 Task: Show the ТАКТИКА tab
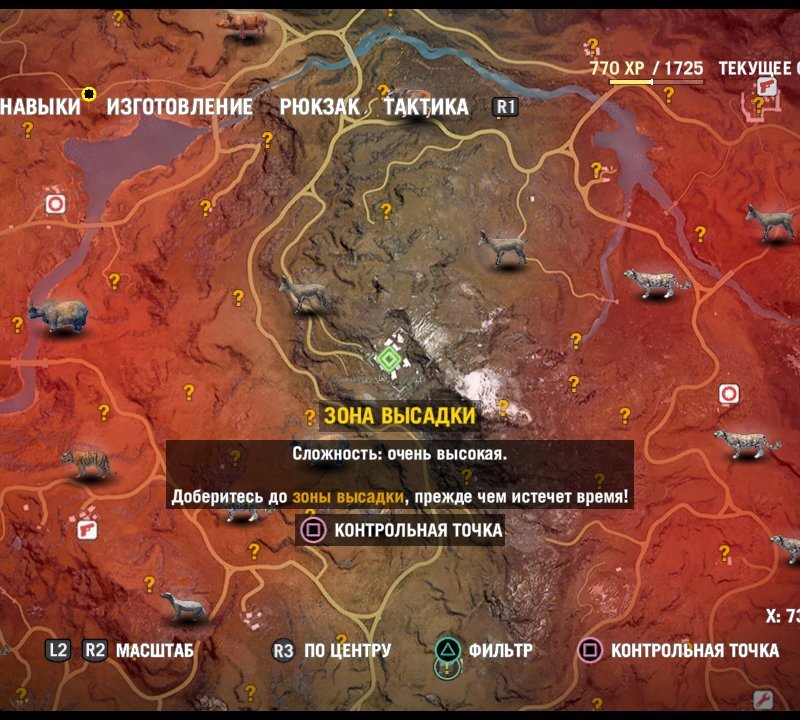click(x=426, y=106)
